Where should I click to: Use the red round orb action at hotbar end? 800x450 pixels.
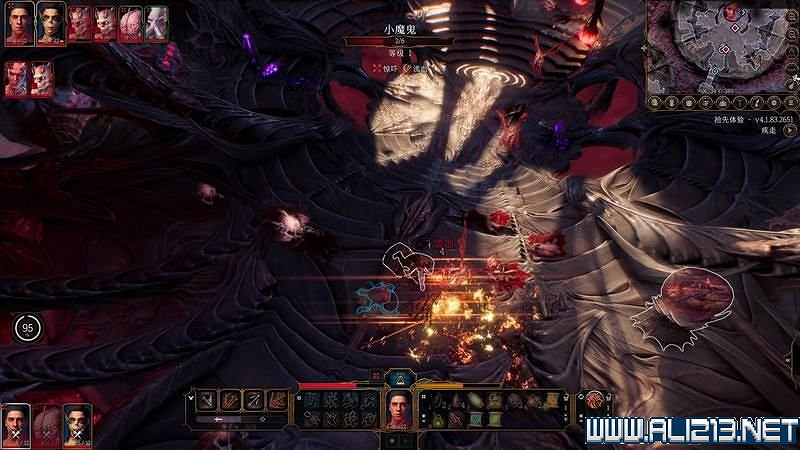coord(596,401)
